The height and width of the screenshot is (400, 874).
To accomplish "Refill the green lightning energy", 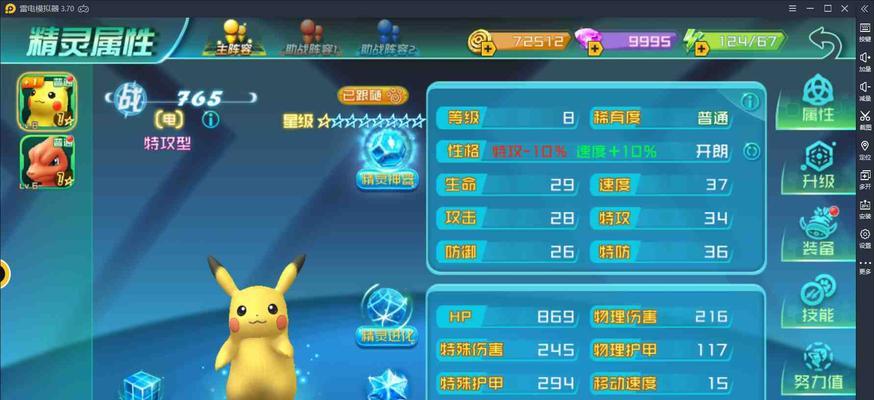I will (x=696, y=42).
